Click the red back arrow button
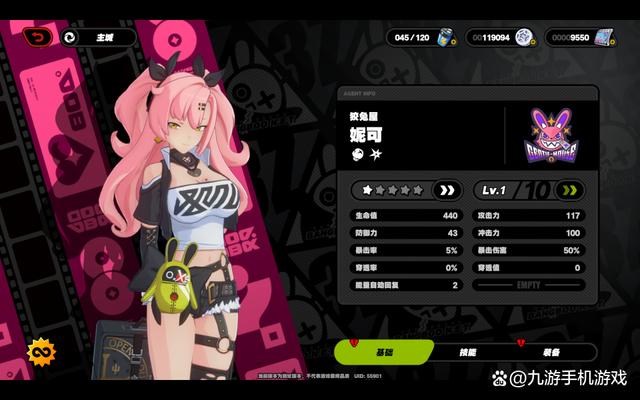 coord(38,37)
